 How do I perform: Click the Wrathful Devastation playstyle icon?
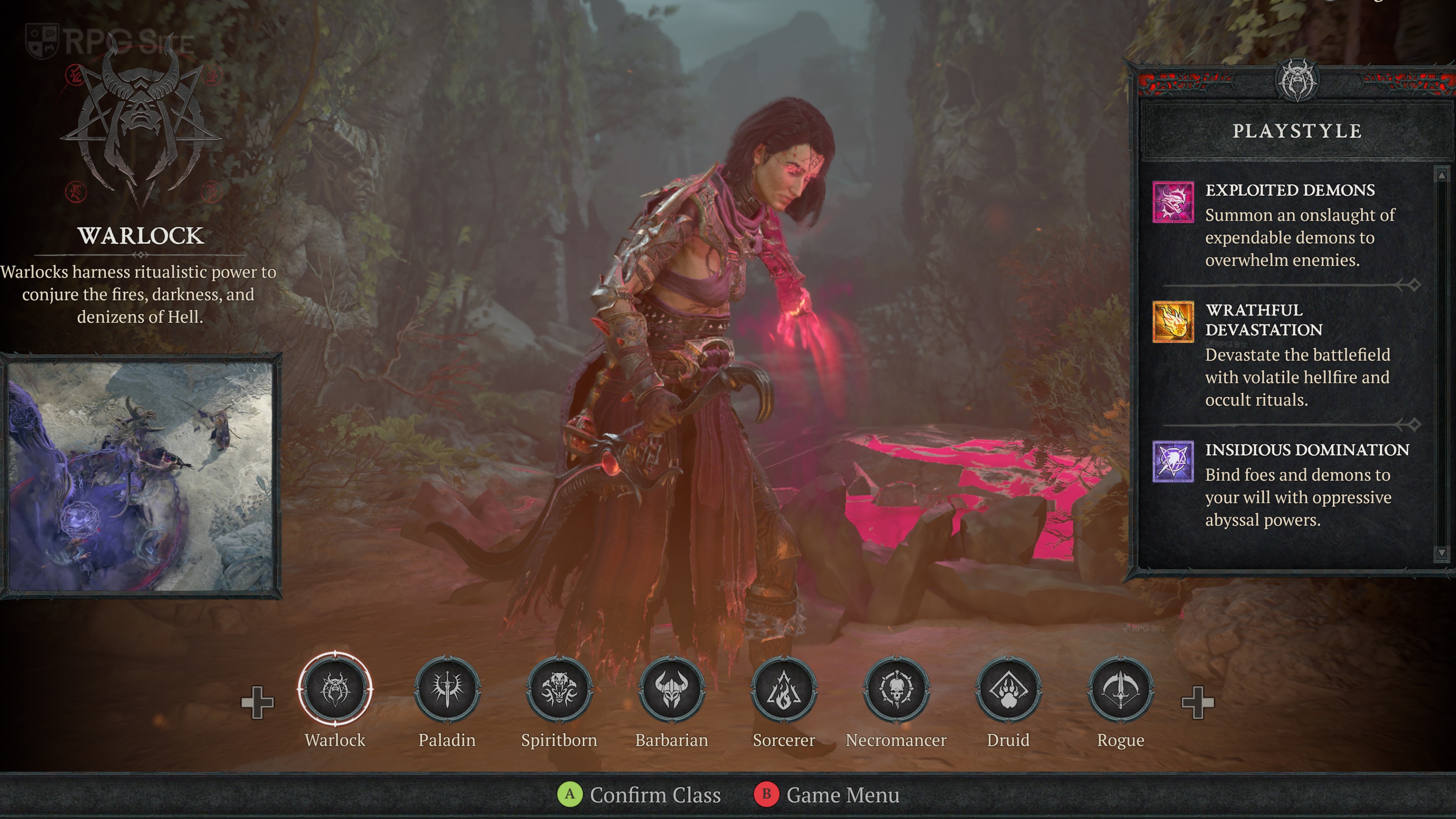[1173, 322]
